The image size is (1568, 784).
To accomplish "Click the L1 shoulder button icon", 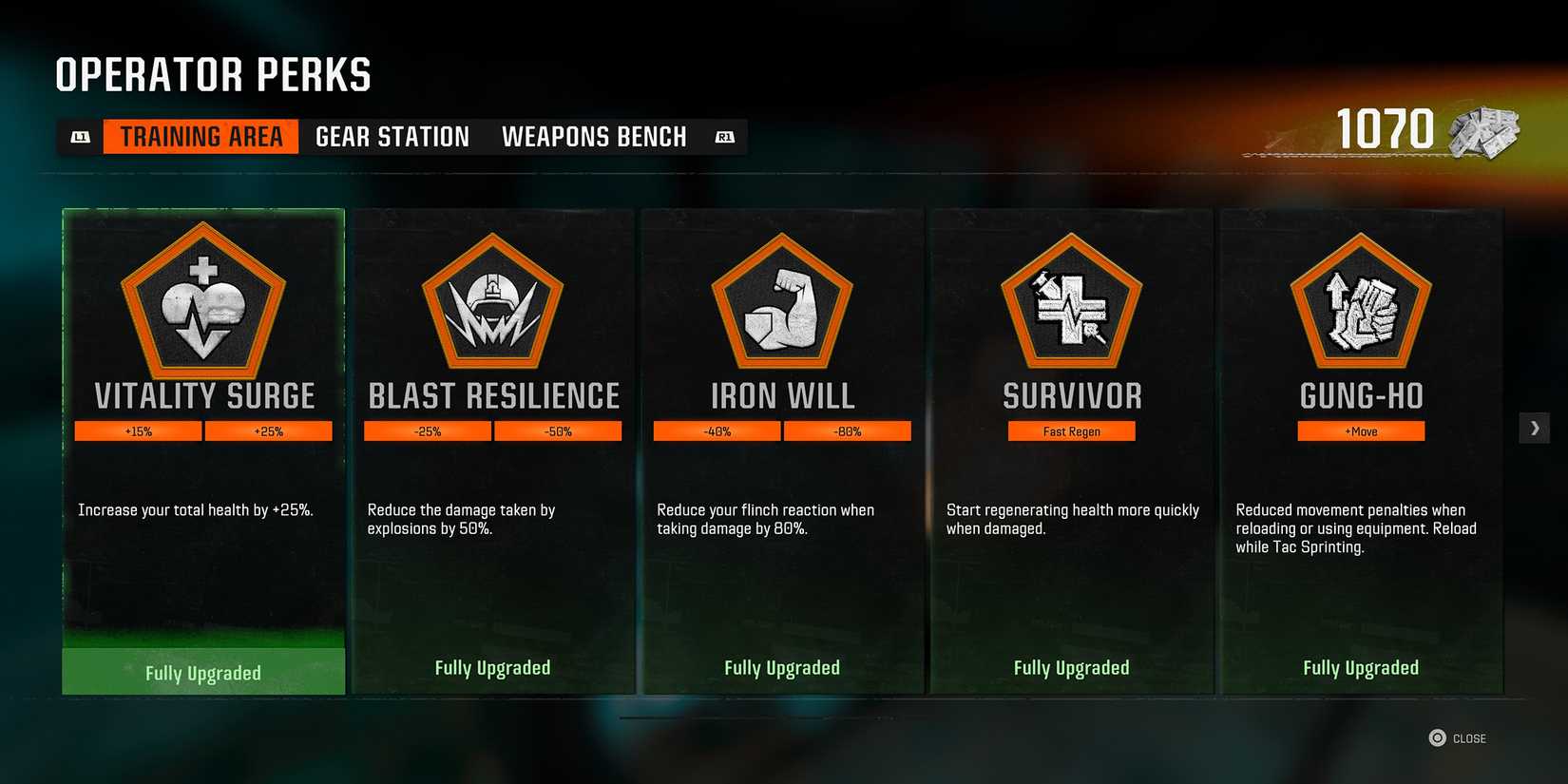I will [x=81, y=136].
